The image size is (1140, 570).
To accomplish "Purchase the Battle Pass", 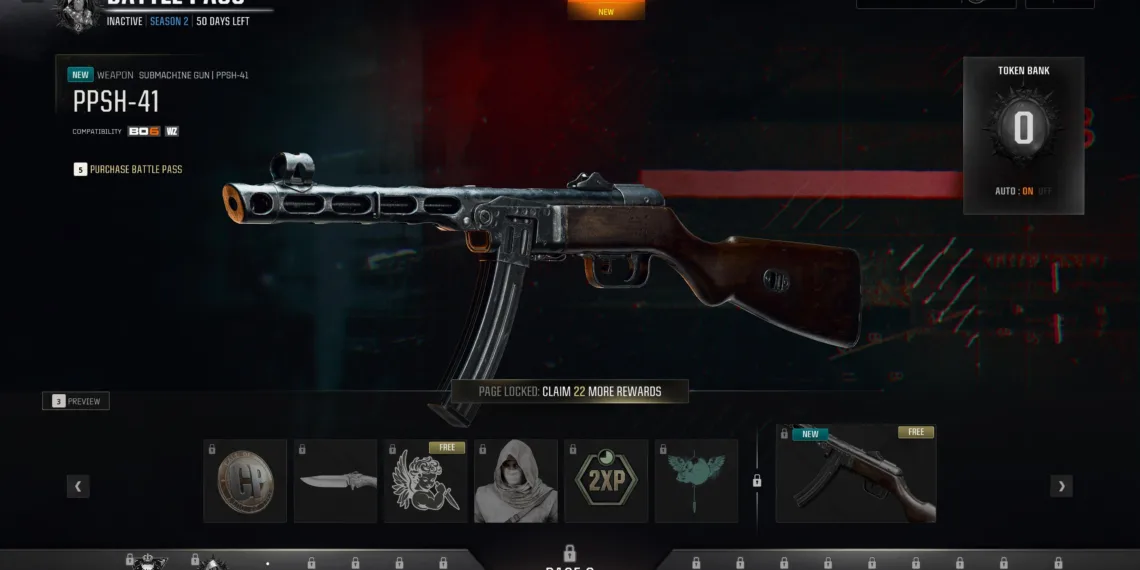I will pyautogui.click(x=135, y=169).
